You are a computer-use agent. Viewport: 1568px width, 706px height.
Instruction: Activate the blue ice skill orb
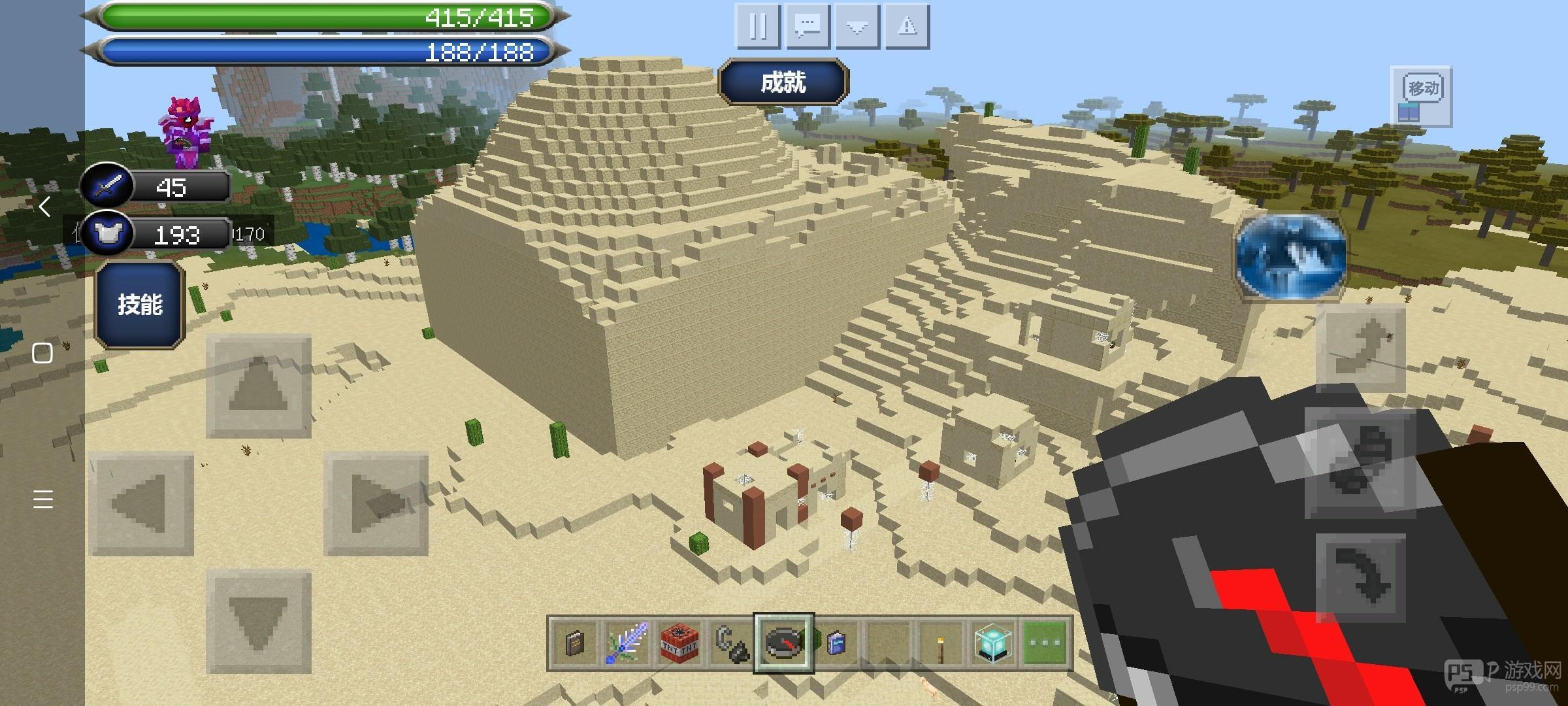1290,256
